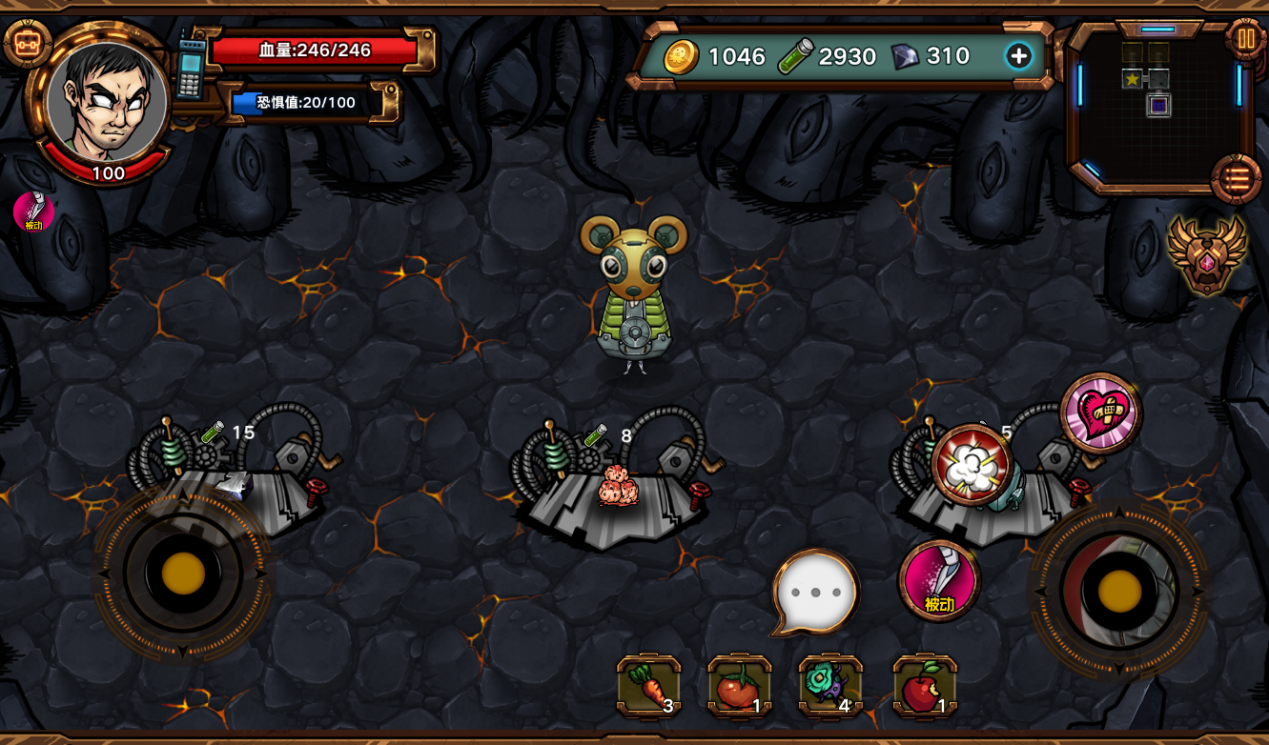1269x745 pixels.
Task: Tap the plus button to add currency
Action: [x=1018, y=56]
